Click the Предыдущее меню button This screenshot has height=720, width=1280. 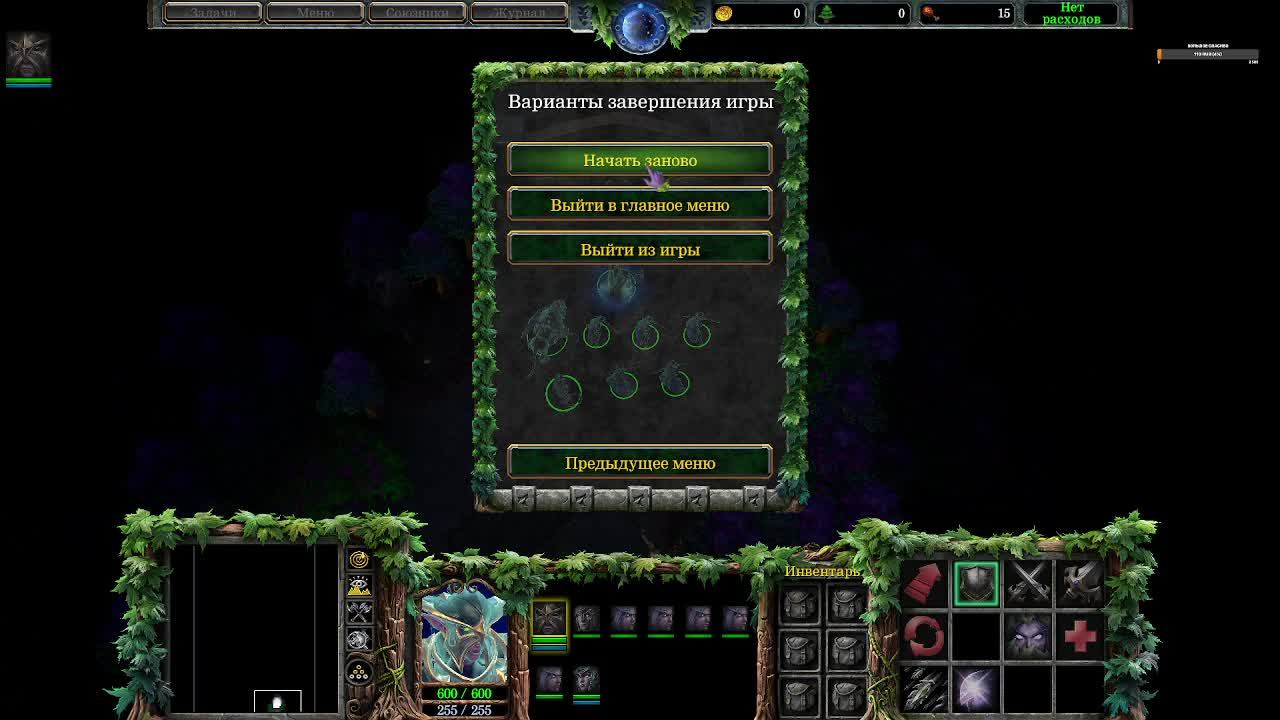click(640, 462)
